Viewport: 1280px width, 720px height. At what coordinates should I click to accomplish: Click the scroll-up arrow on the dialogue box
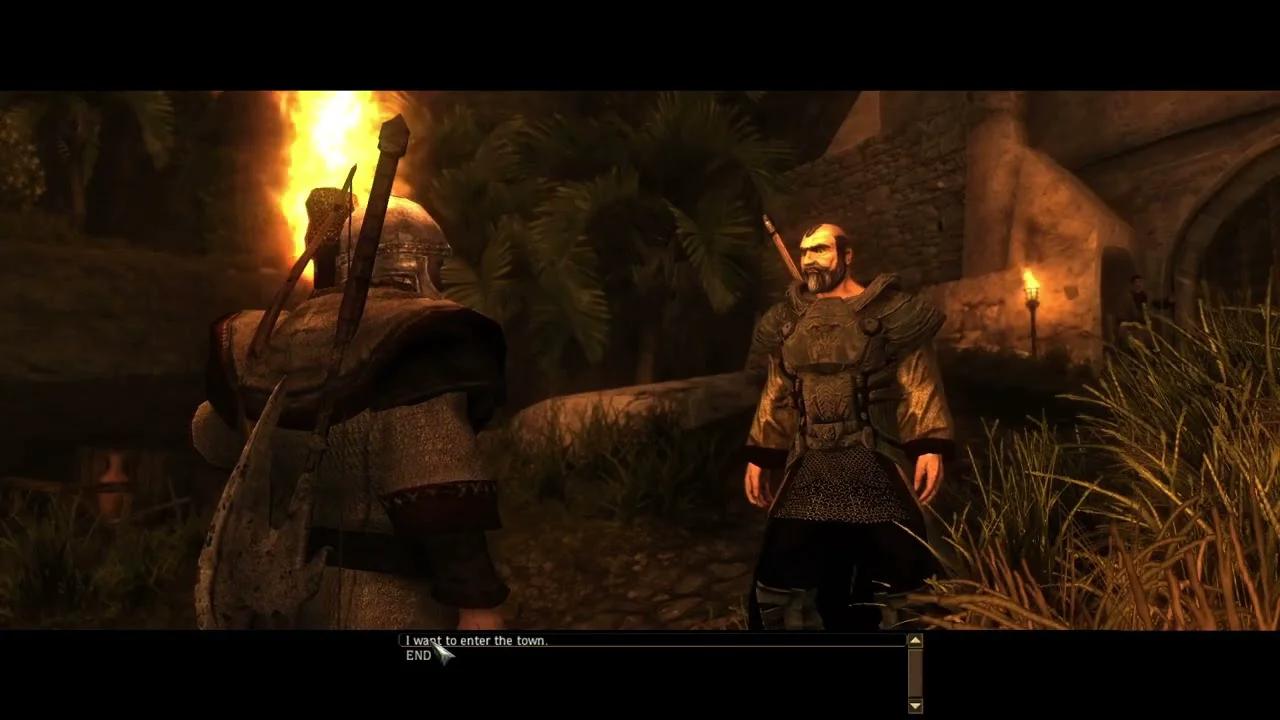point(915,641)
